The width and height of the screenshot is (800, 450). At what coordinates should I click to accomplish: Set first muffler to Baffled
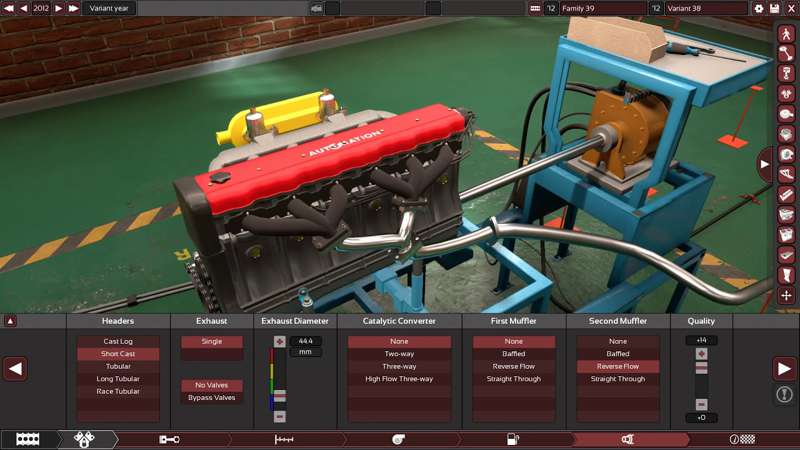[x=514, y=354]
